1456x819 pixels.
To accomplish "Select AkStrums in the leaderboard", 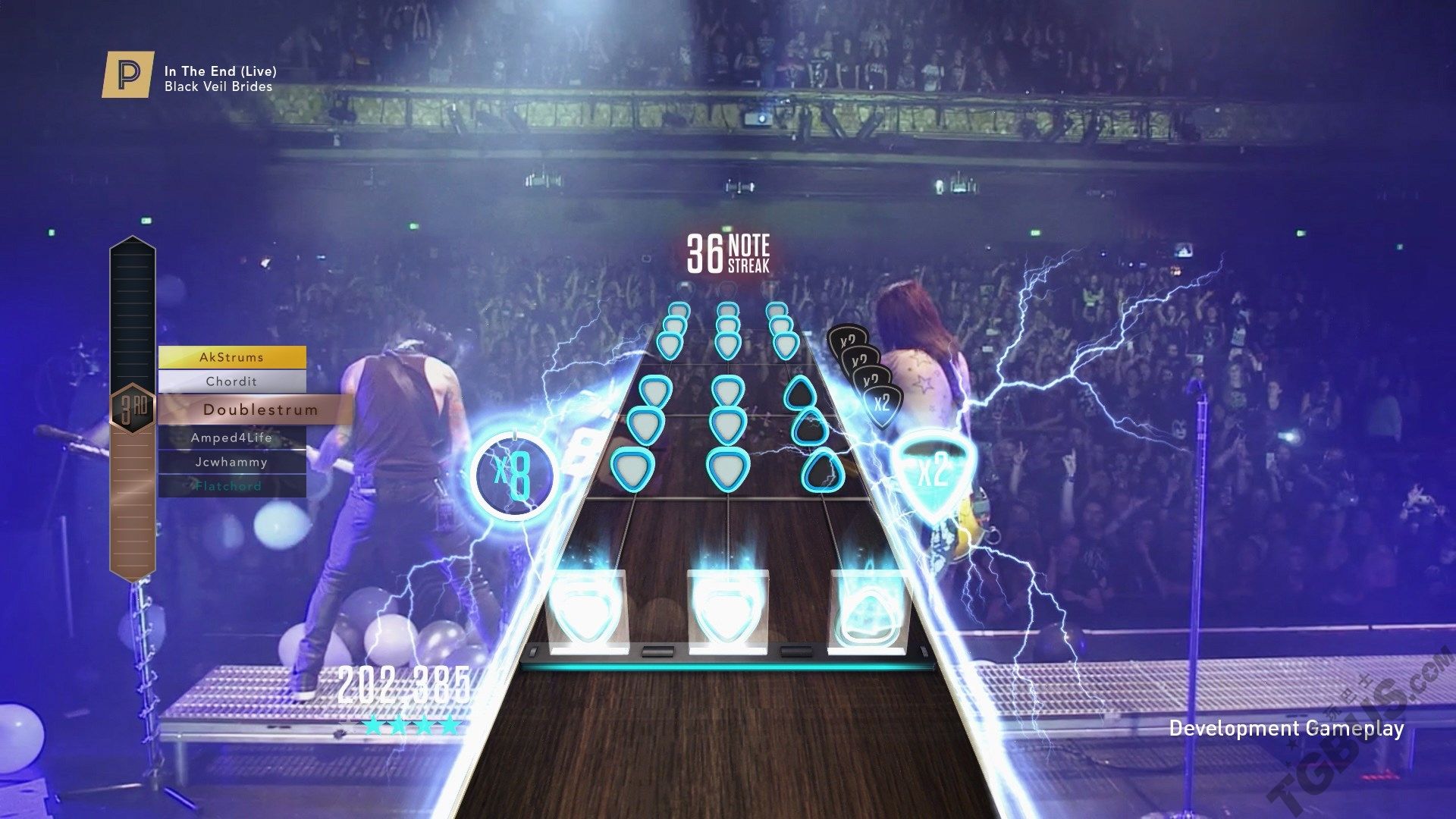I will (x=232, y=357).
